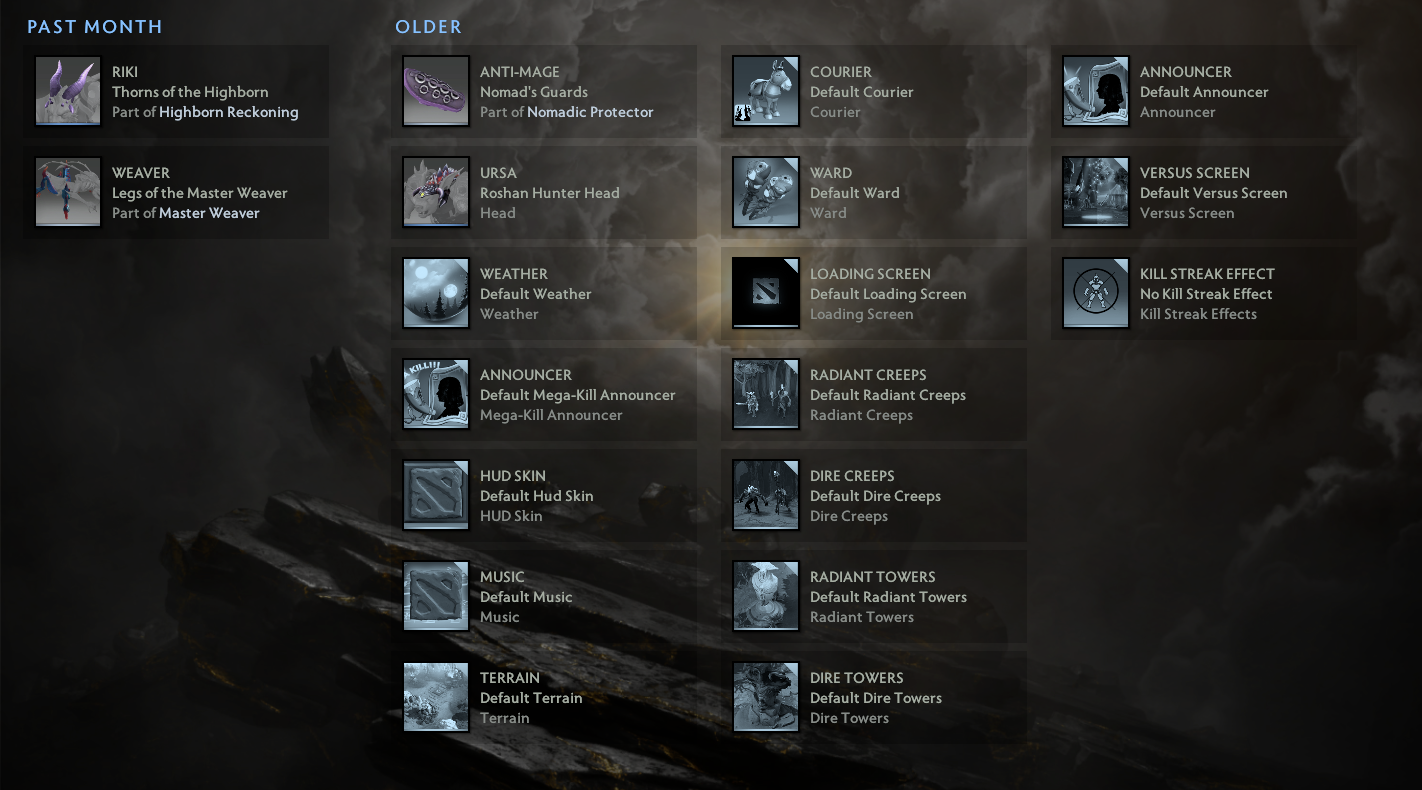Click the Default Courier donkey icon
1422x790 pixels.
[x=765, y=92]
